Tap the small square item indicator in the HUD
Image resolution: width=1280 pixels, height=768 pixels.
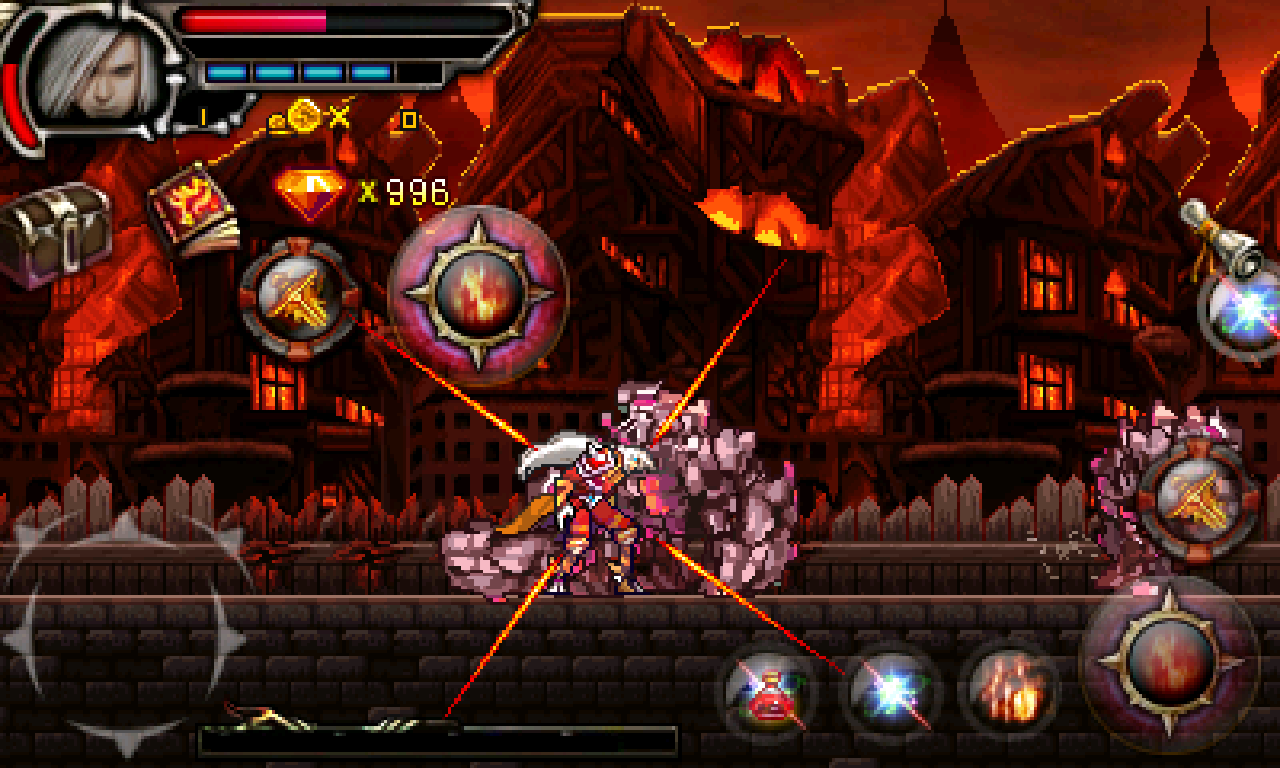(410, 118)
